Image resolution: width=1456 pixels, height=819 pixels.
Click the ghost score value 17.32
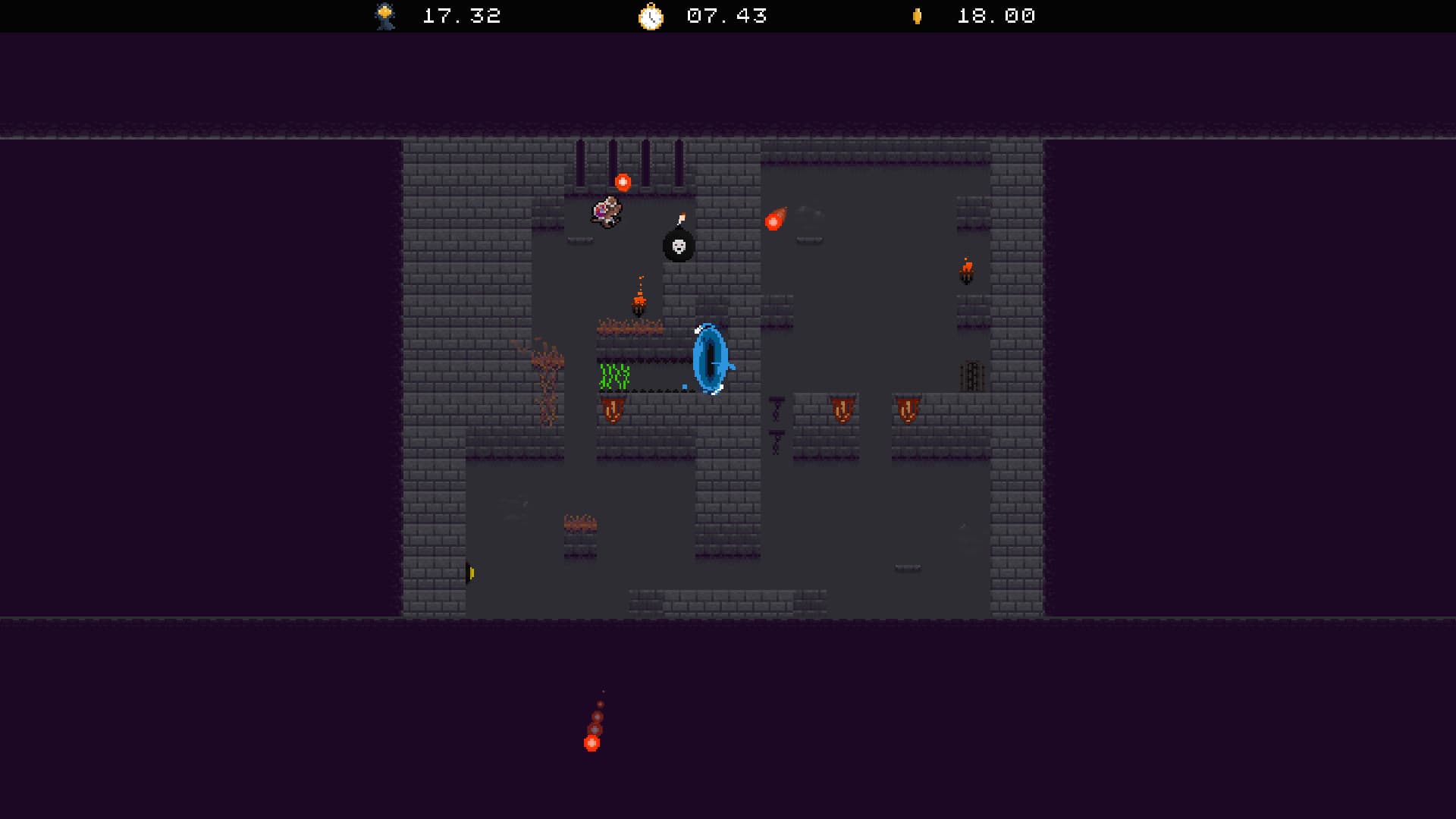point(461,15)
